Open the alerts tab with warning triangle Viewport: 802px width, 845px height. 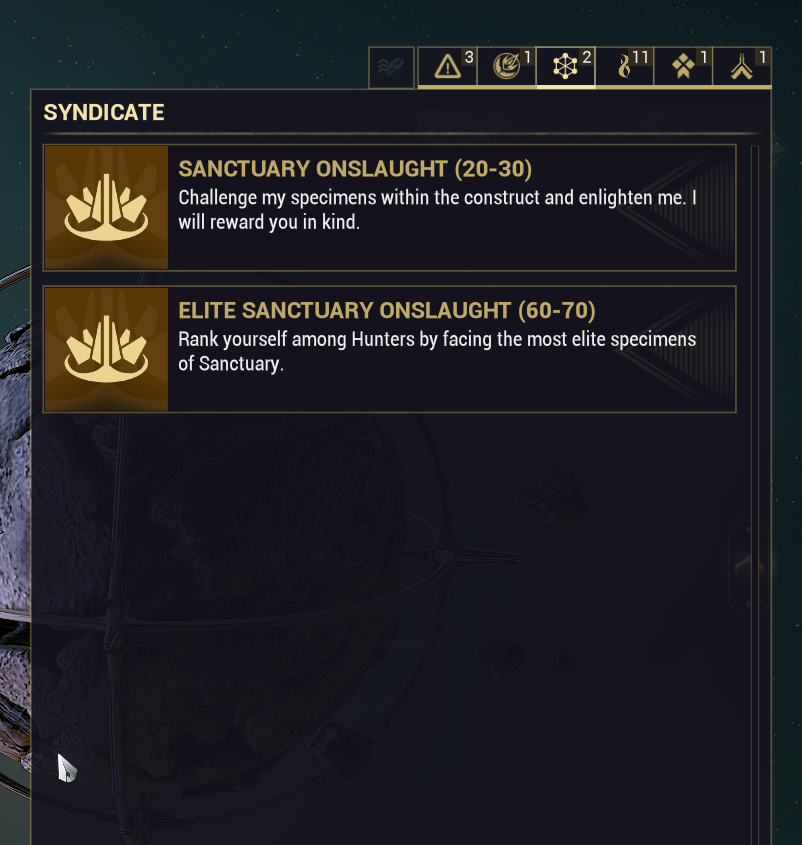(447, 67)
